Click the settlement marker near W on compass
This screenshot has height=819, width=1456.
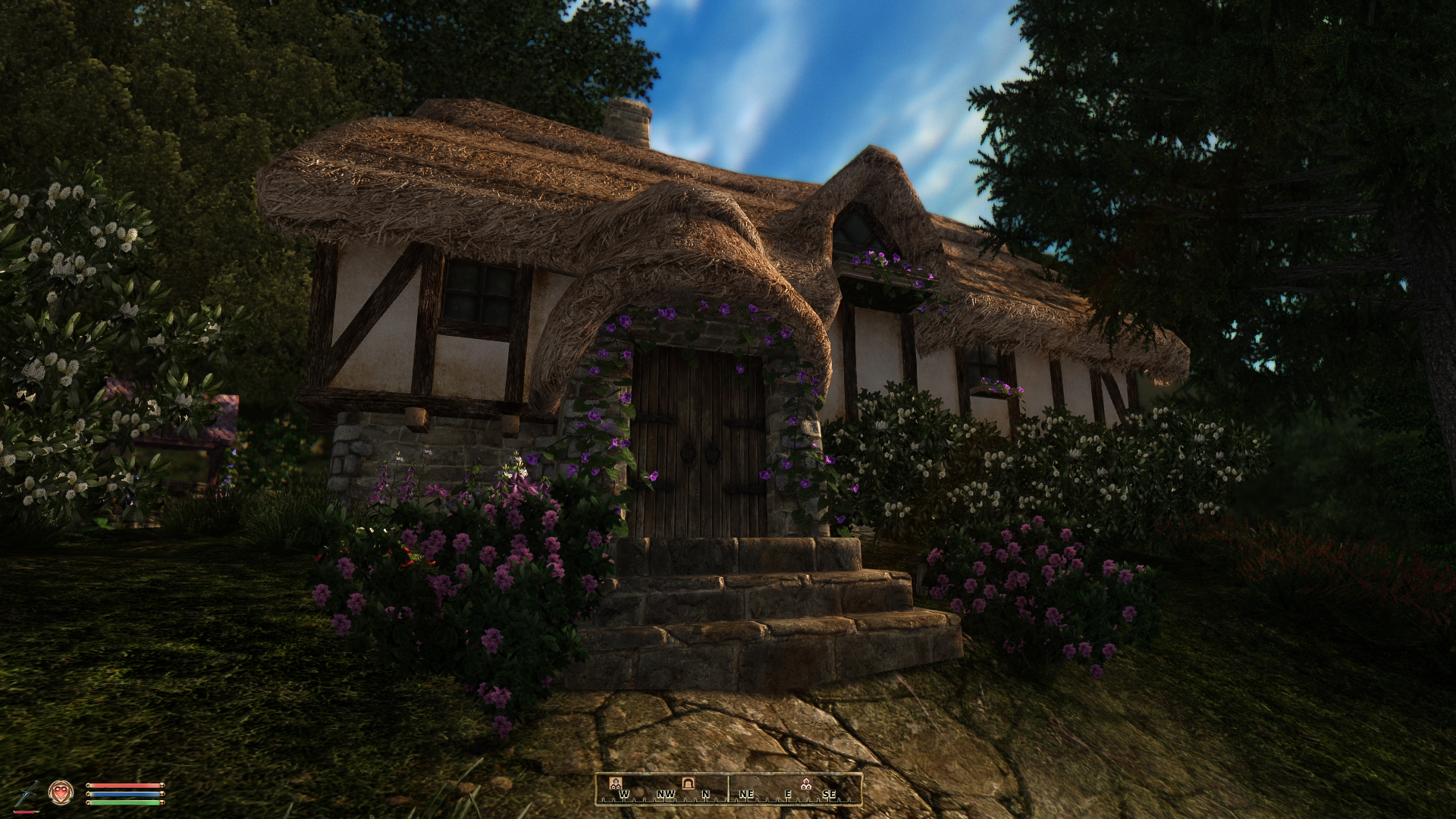click(616, 783)
